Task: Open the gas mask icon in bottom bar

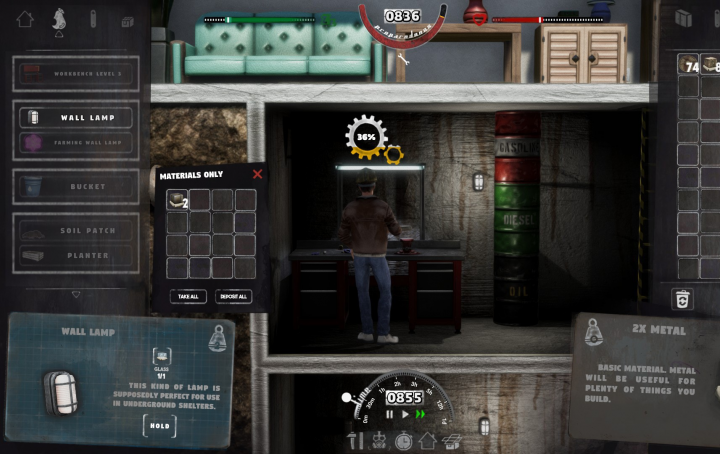Action: [x=380, y=440]
